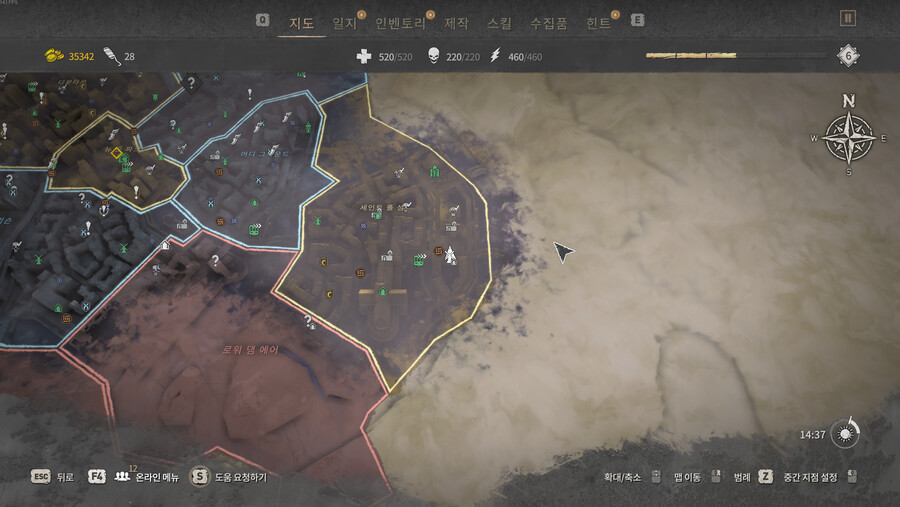Open the 인벤토리 inventory tab

[x=399, y=22]
